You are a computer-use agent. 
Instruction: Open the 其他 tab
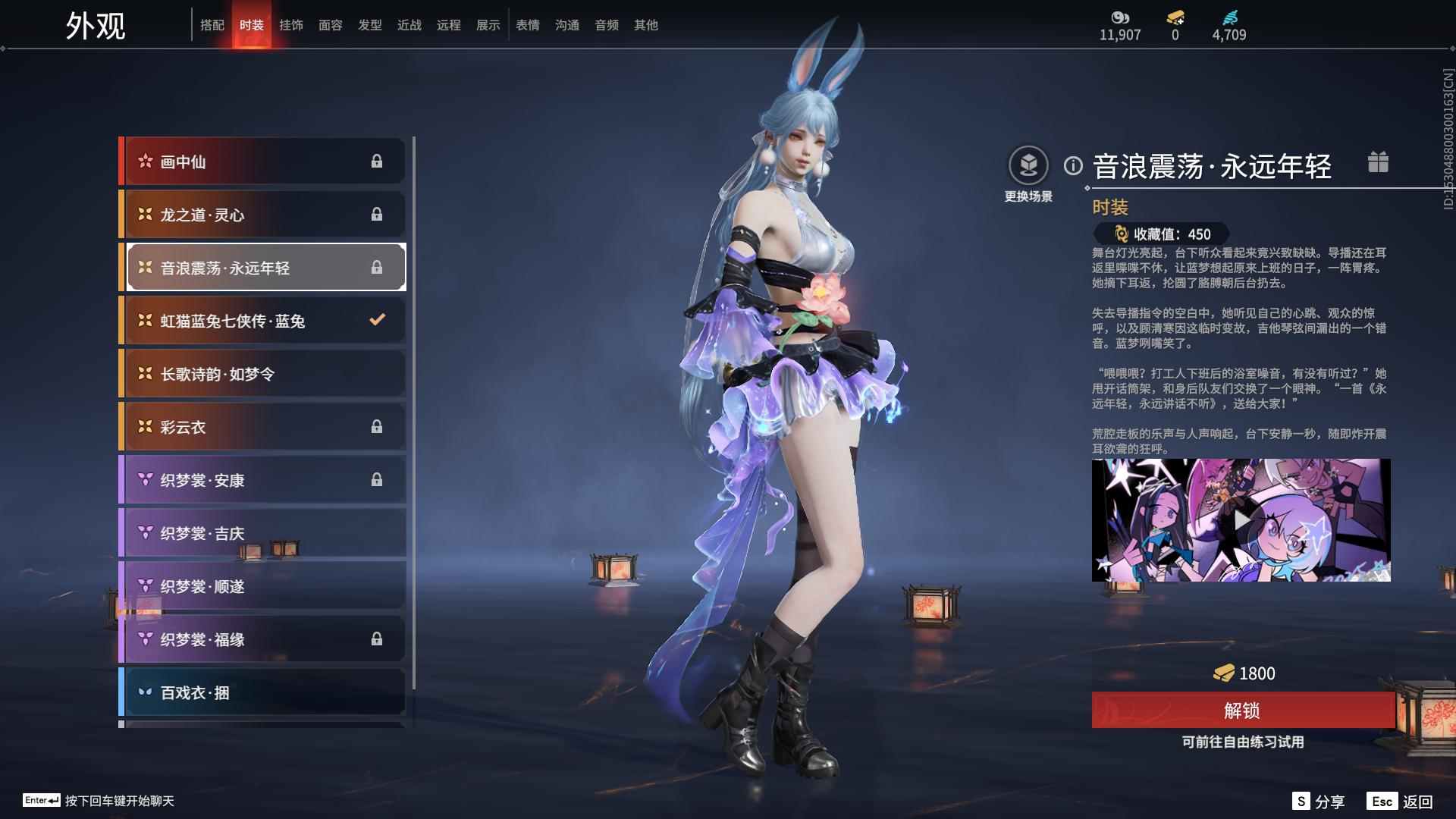(646, 25)
